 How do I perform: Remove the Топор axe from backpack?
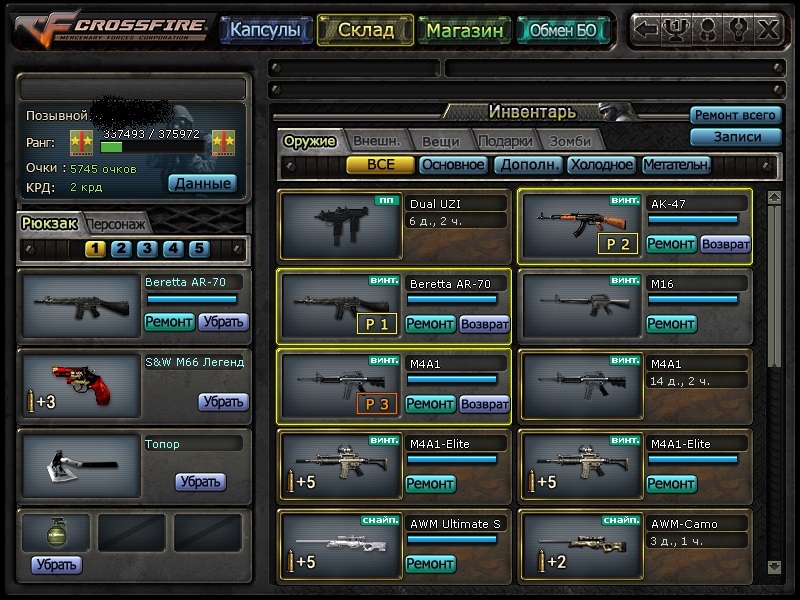(x=200, y=481)
